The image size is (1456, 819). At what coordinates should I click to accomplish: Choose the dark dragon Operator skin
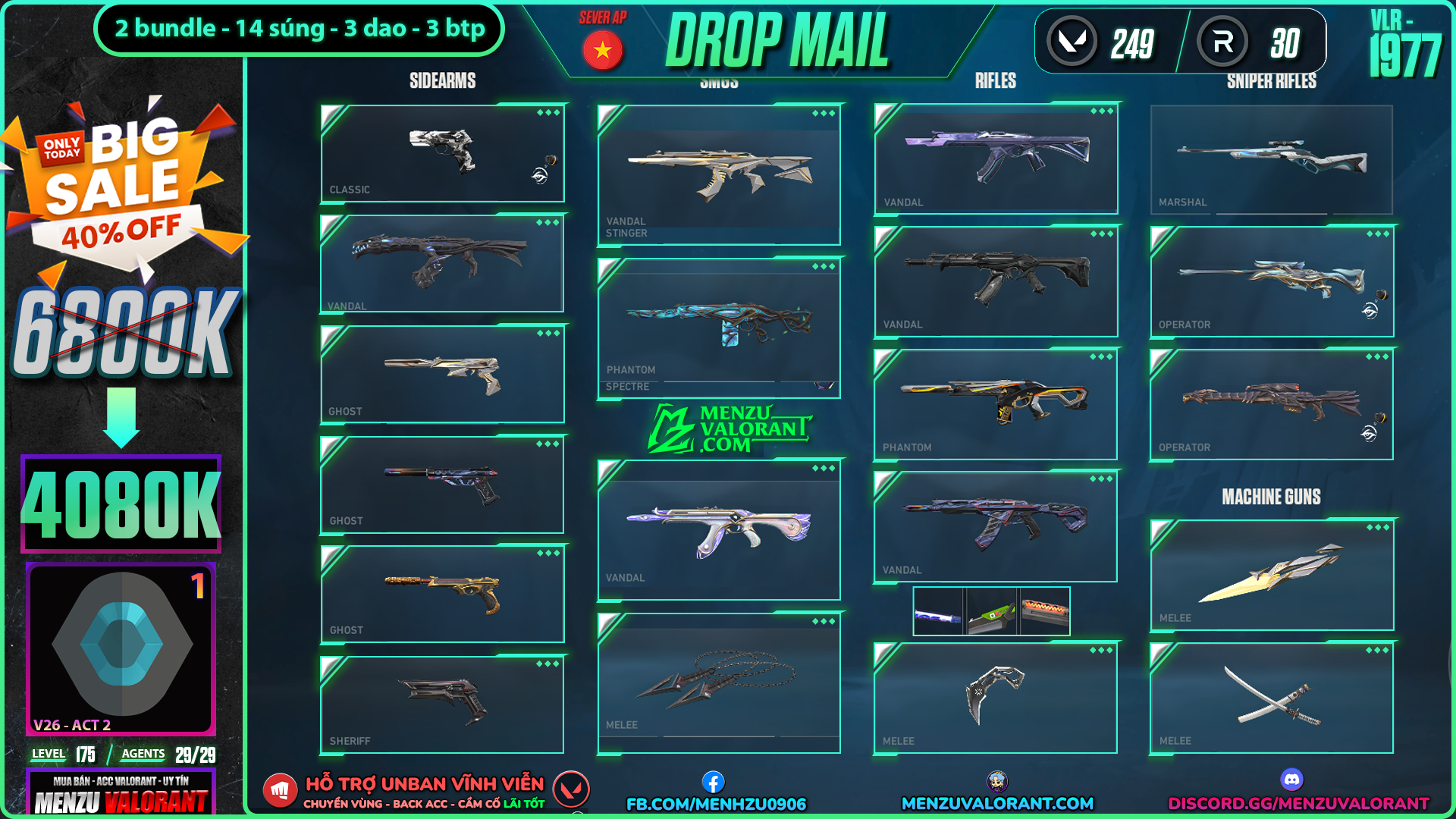click(1271, 403)
